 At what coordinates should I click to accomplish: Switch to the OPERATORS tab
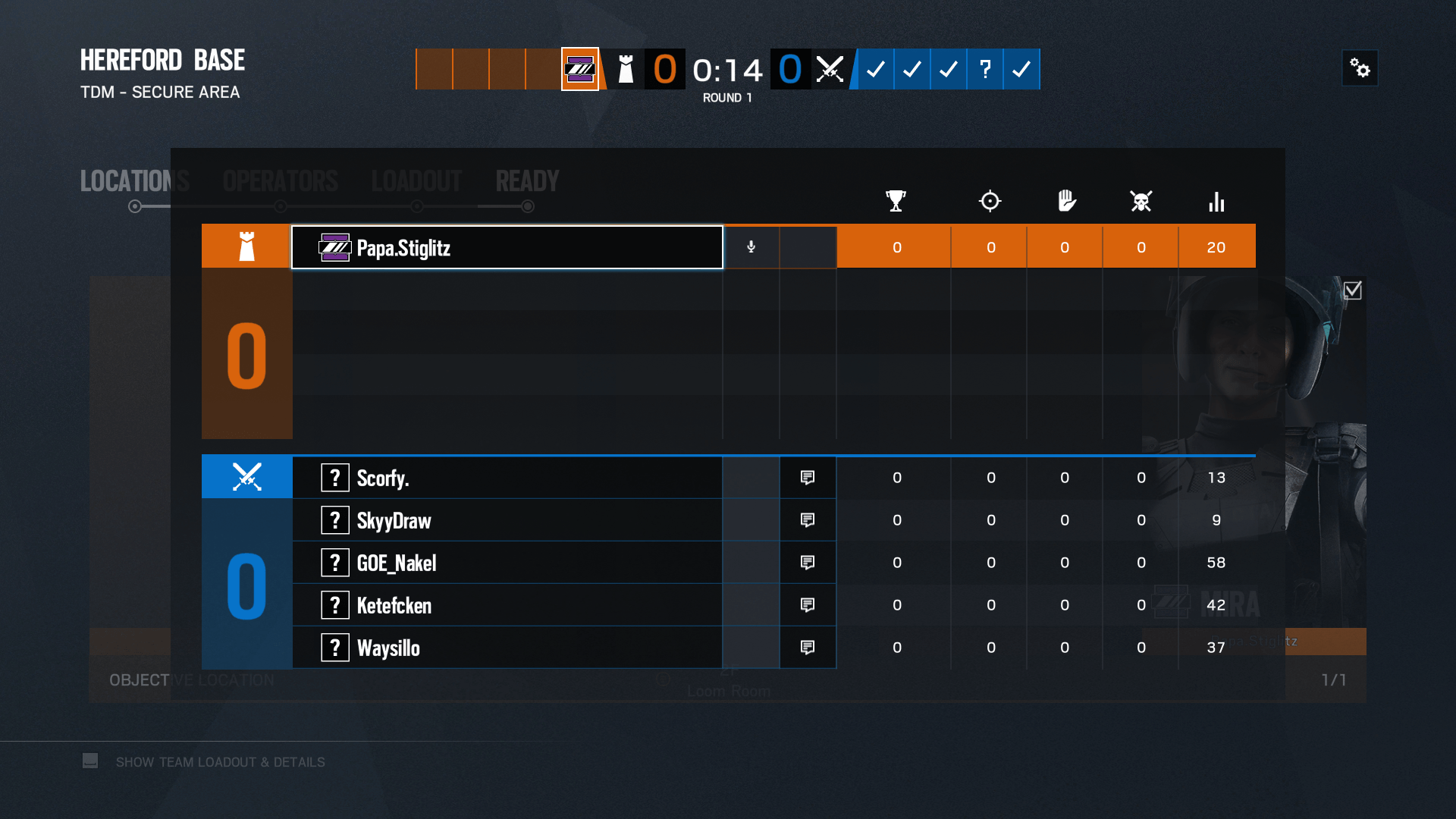click(280, 180)
